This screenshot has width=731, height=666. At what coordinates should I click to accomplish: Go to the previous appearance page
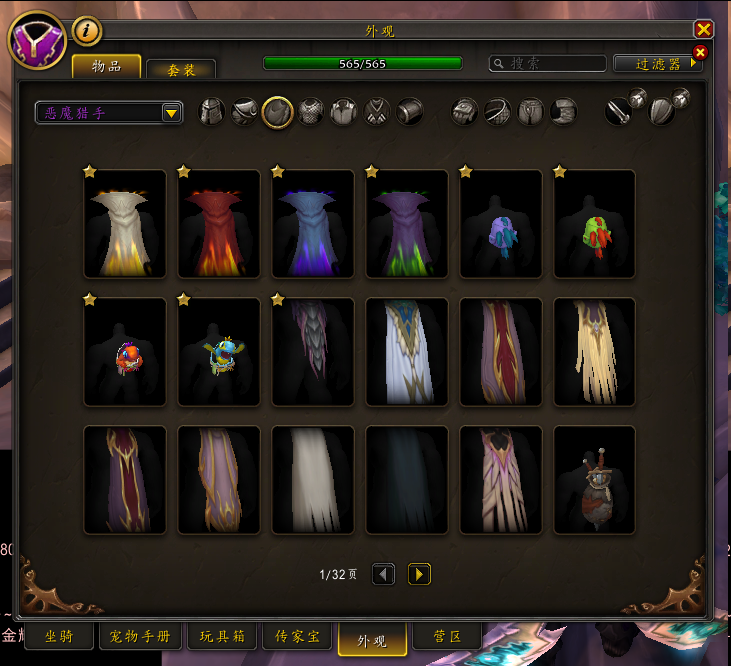(x=384, y=574)
